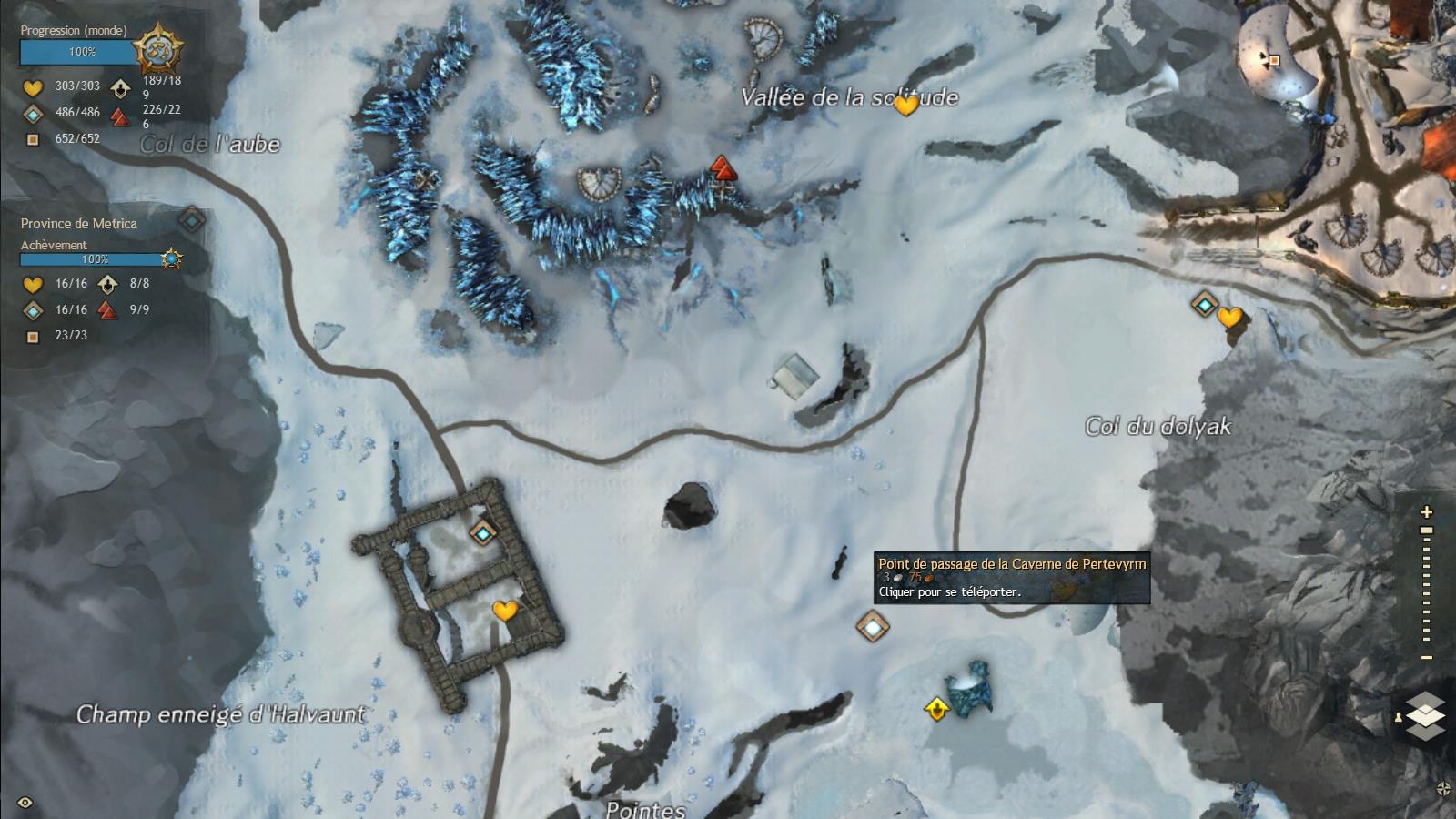Teleport to the Caverne de Pertevyrm waypoint
This screenshot has height=819, width=1456.
[872, 625]
